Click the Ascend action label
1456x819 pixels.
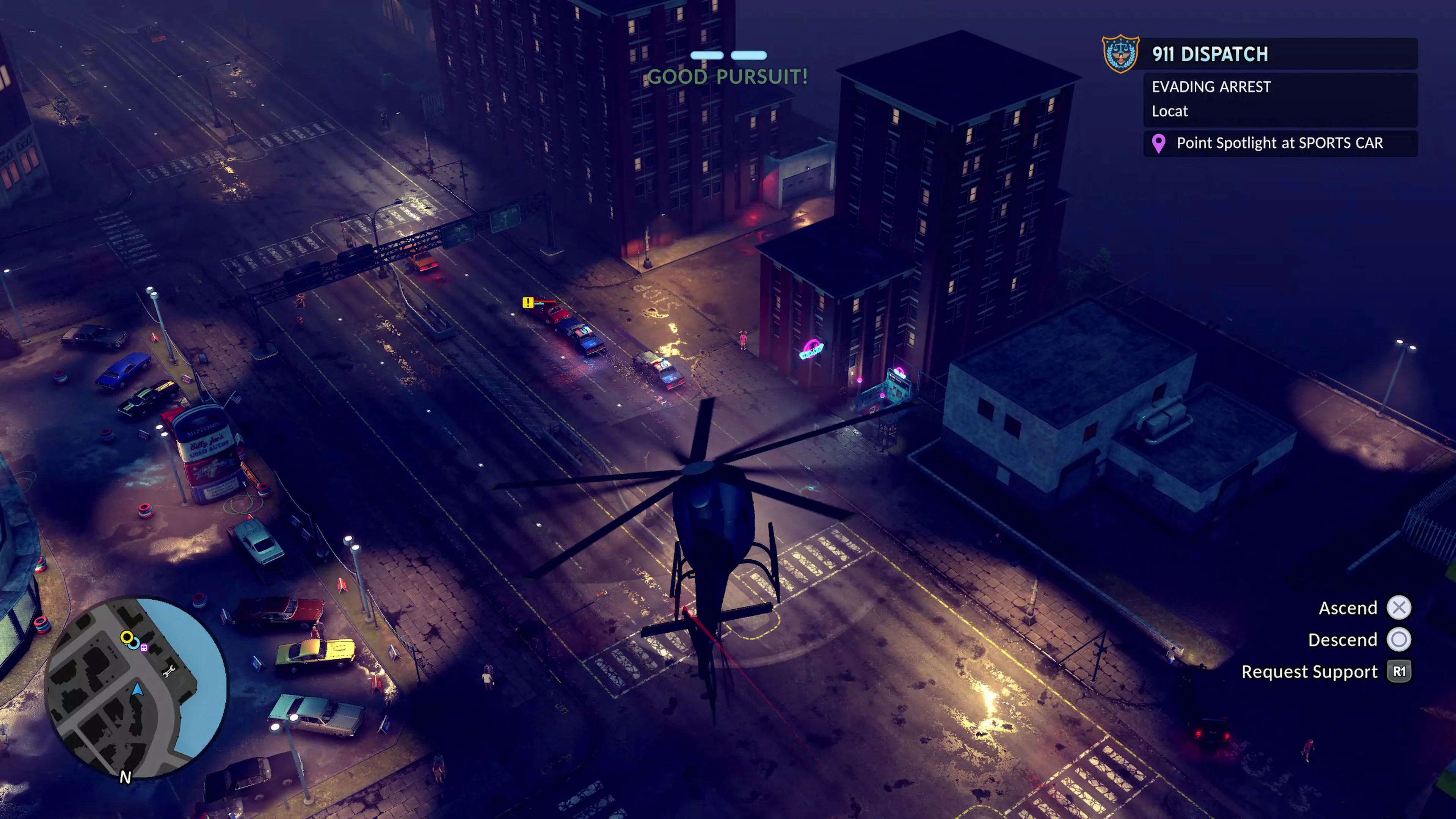1348,607
